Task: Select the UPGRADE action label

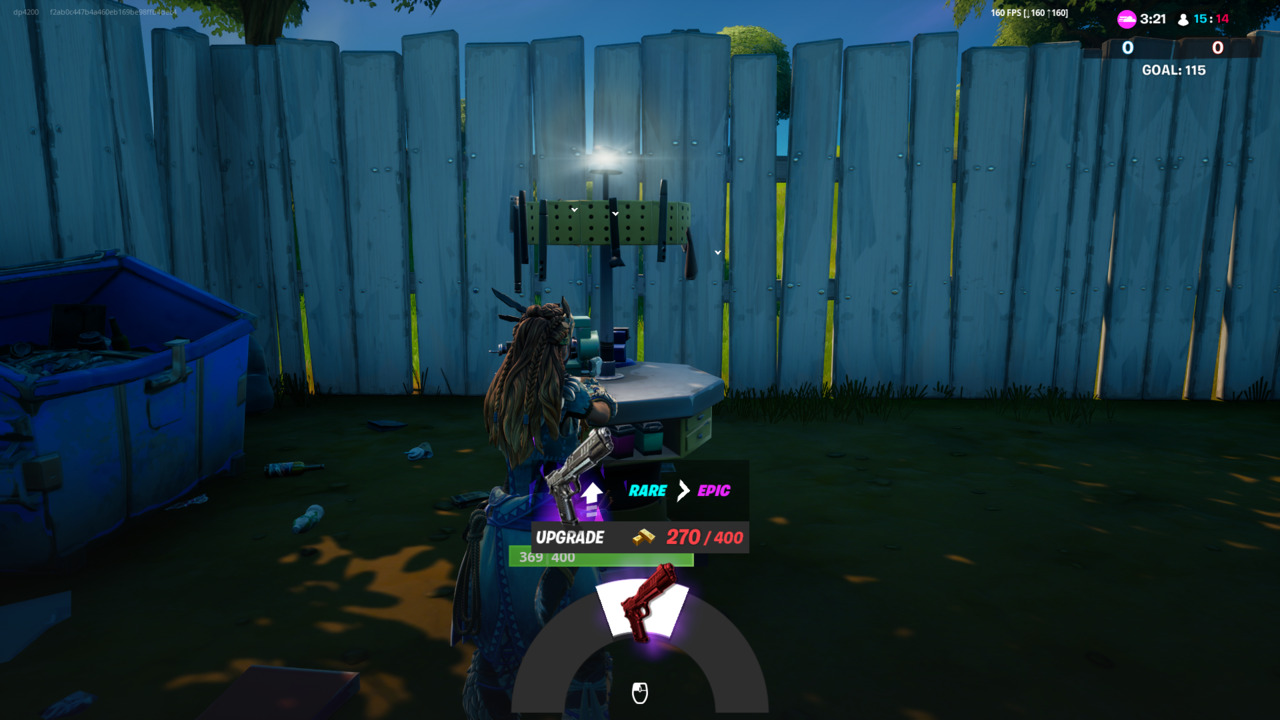Action: [572, 537]
